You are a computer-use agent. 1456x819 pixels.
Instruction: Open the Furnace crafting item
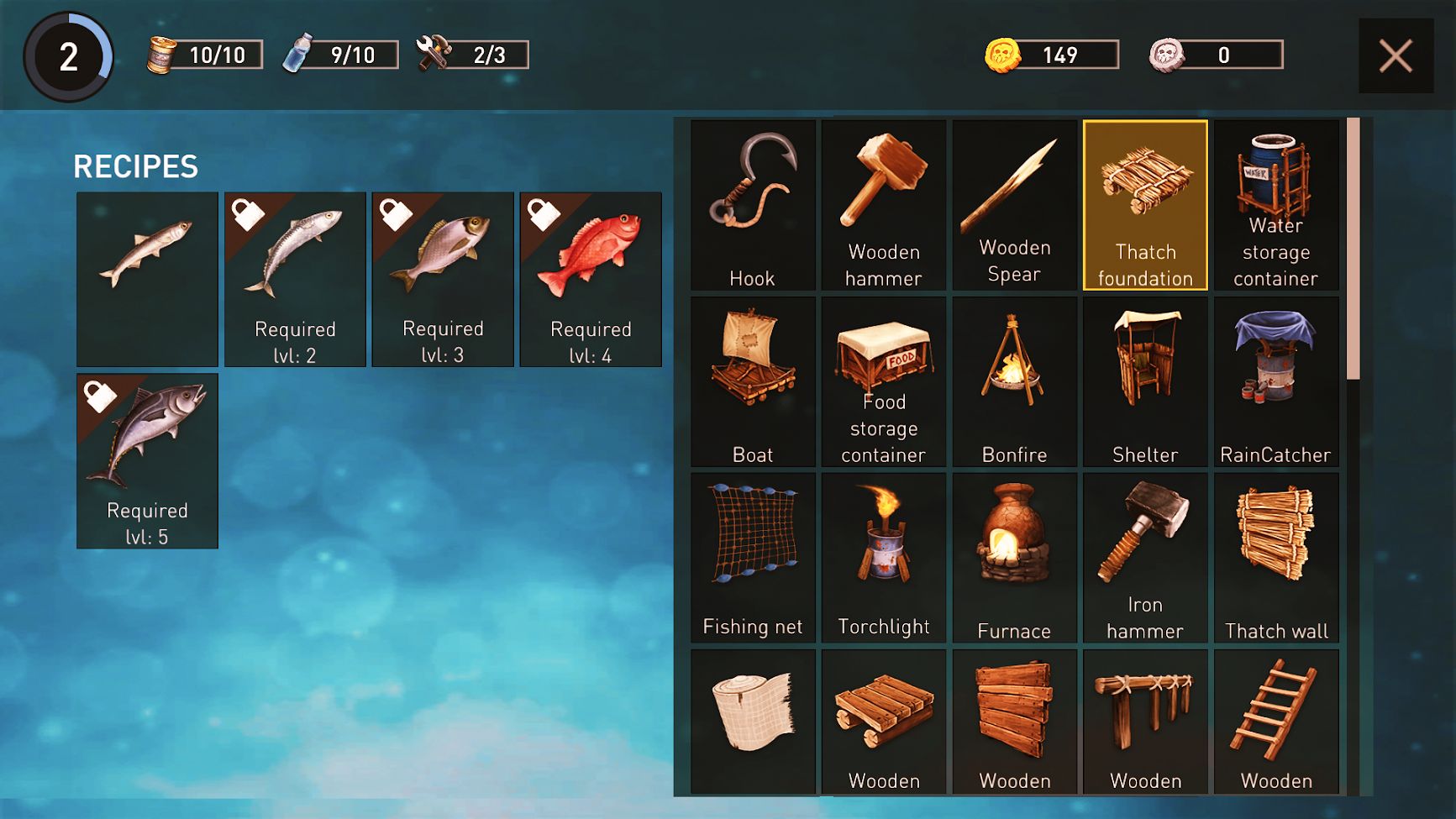tap(1014, 559)
